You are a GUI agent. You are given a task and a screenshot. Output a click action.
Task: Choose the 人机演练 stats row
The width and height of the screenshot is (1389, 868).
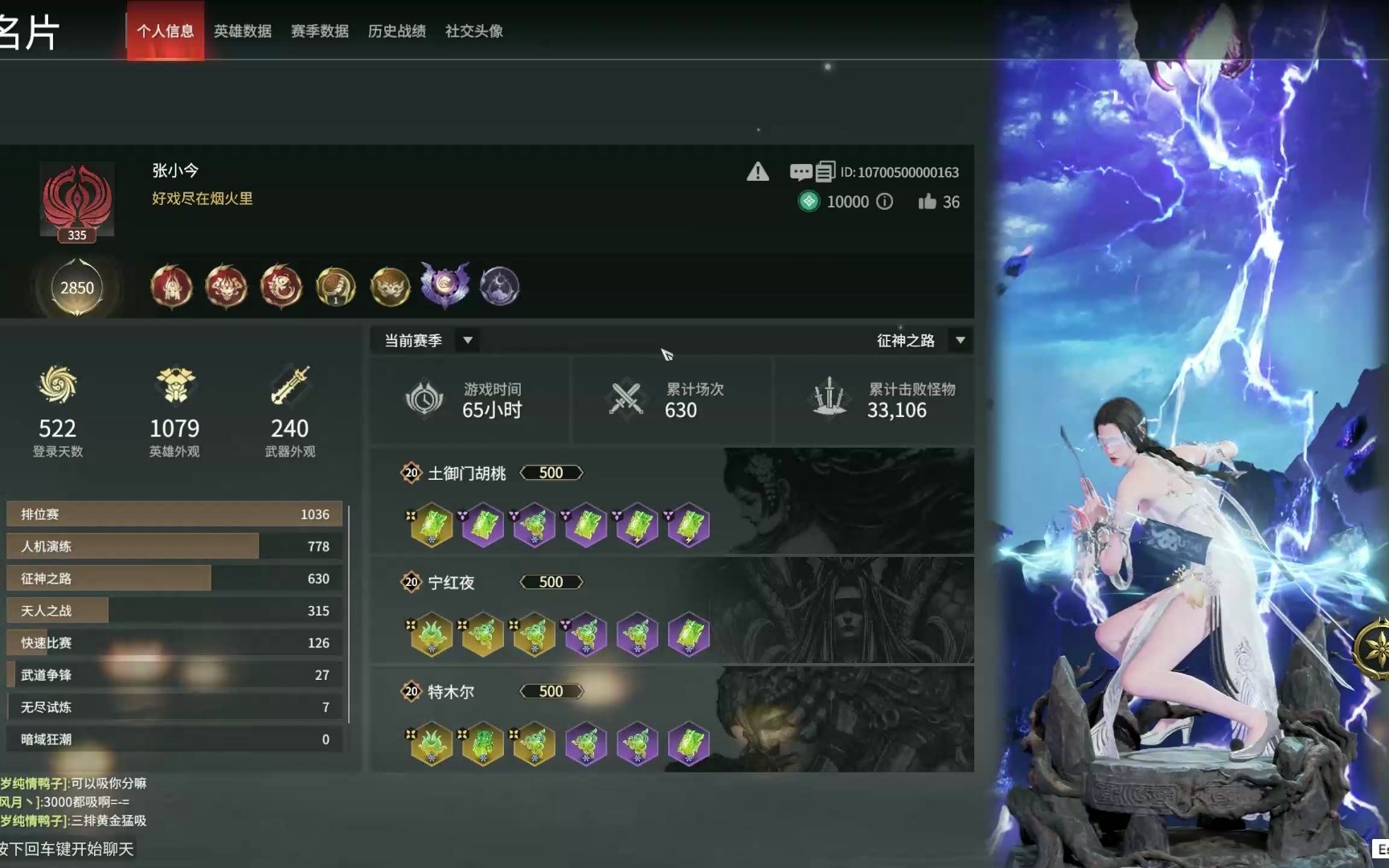pyautogui.click(x=174, y=547)
